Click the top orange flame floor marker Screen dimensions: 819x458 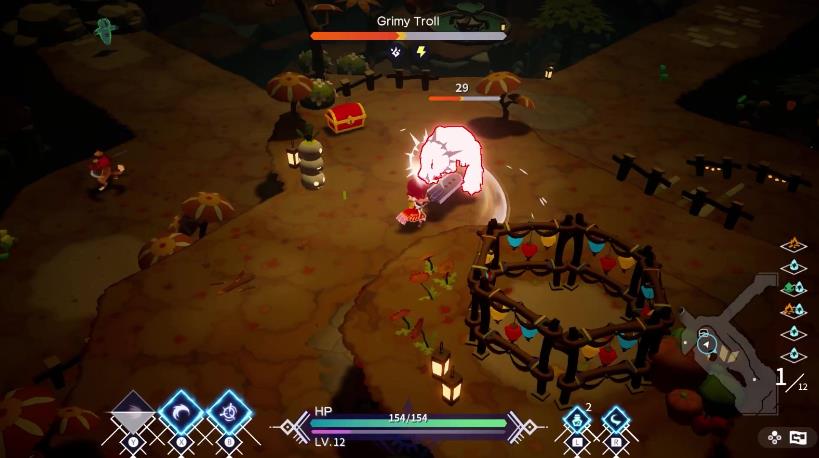pos(793,244)
